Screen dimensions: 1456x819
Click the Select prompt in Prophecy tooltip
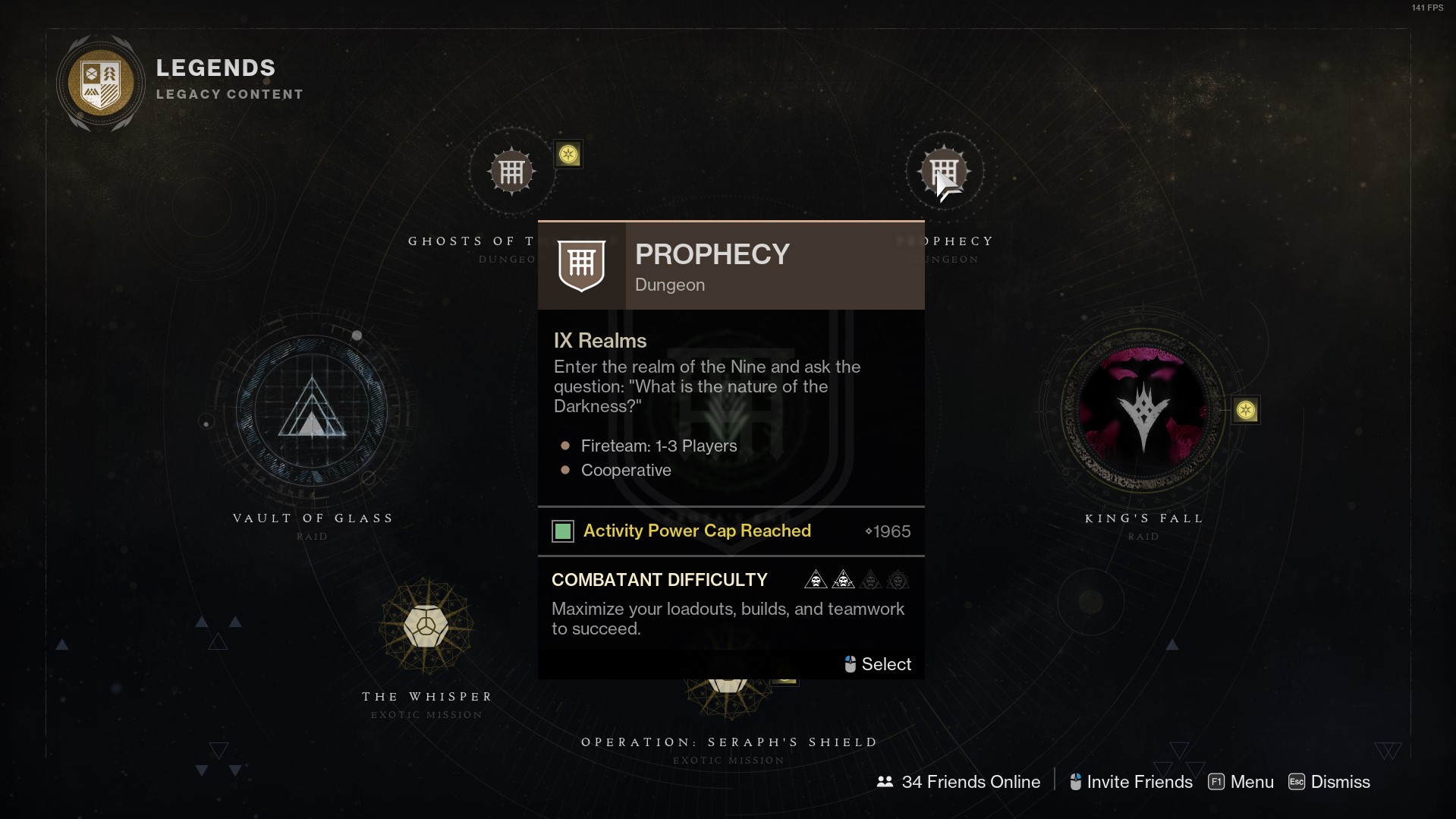tap(878, 664)
